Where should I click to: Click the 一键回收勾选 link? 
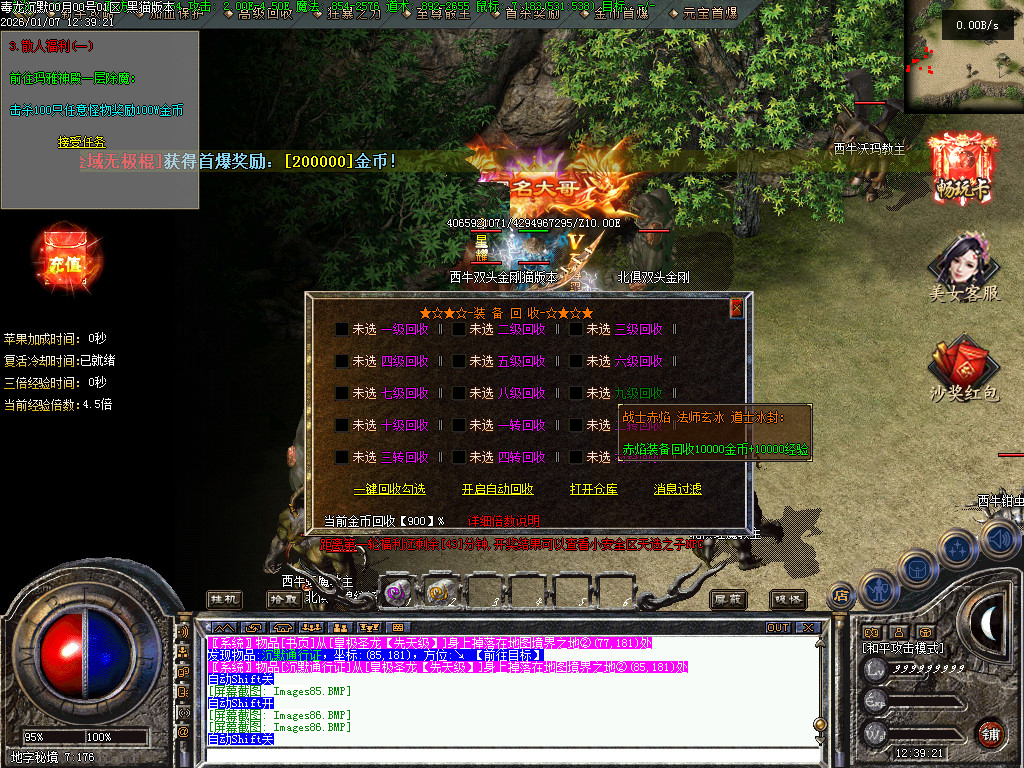[x=389, y=490]
